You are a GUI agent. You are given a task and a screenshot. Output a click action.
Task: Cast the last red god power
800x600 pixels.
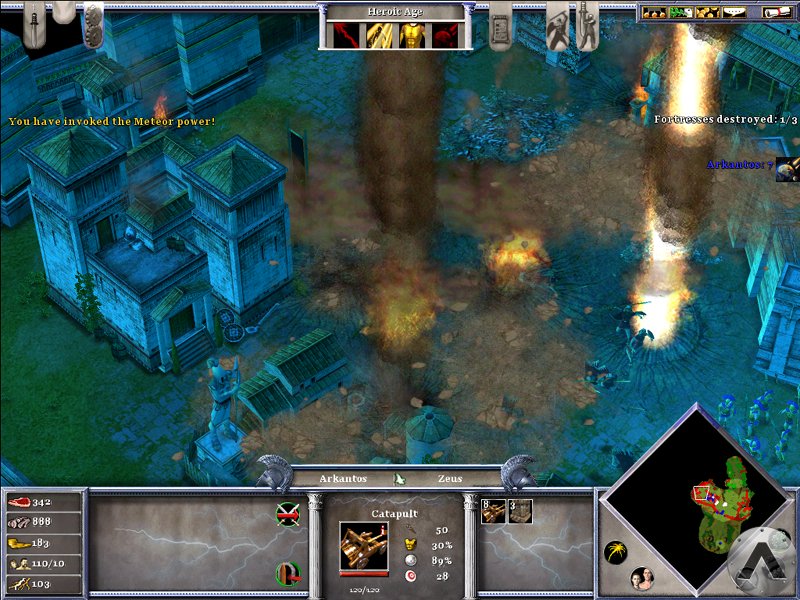446,35
